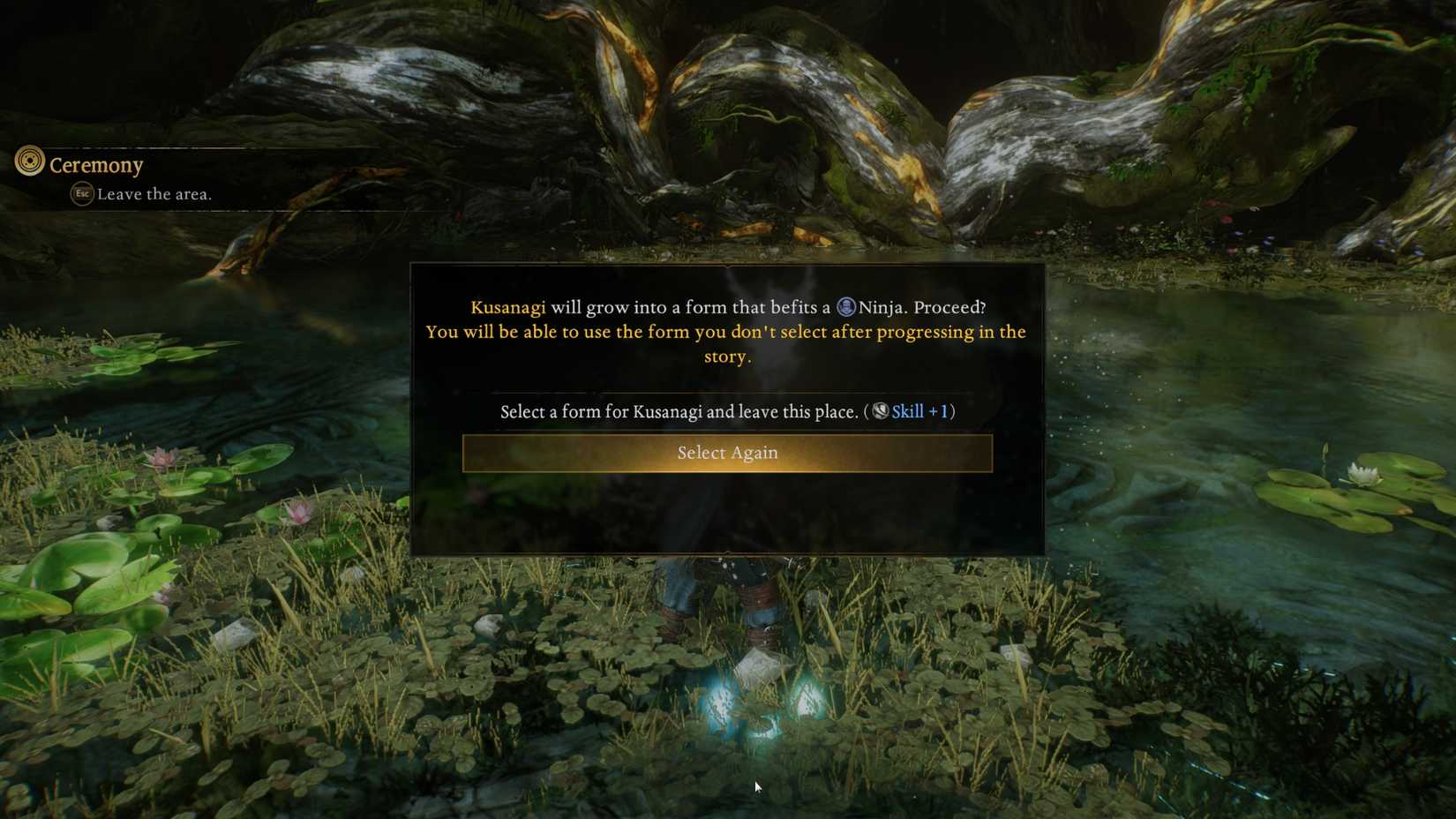Click Leave the area option
Viewport: 1456px width, 819px height.
tap(154, 194)
